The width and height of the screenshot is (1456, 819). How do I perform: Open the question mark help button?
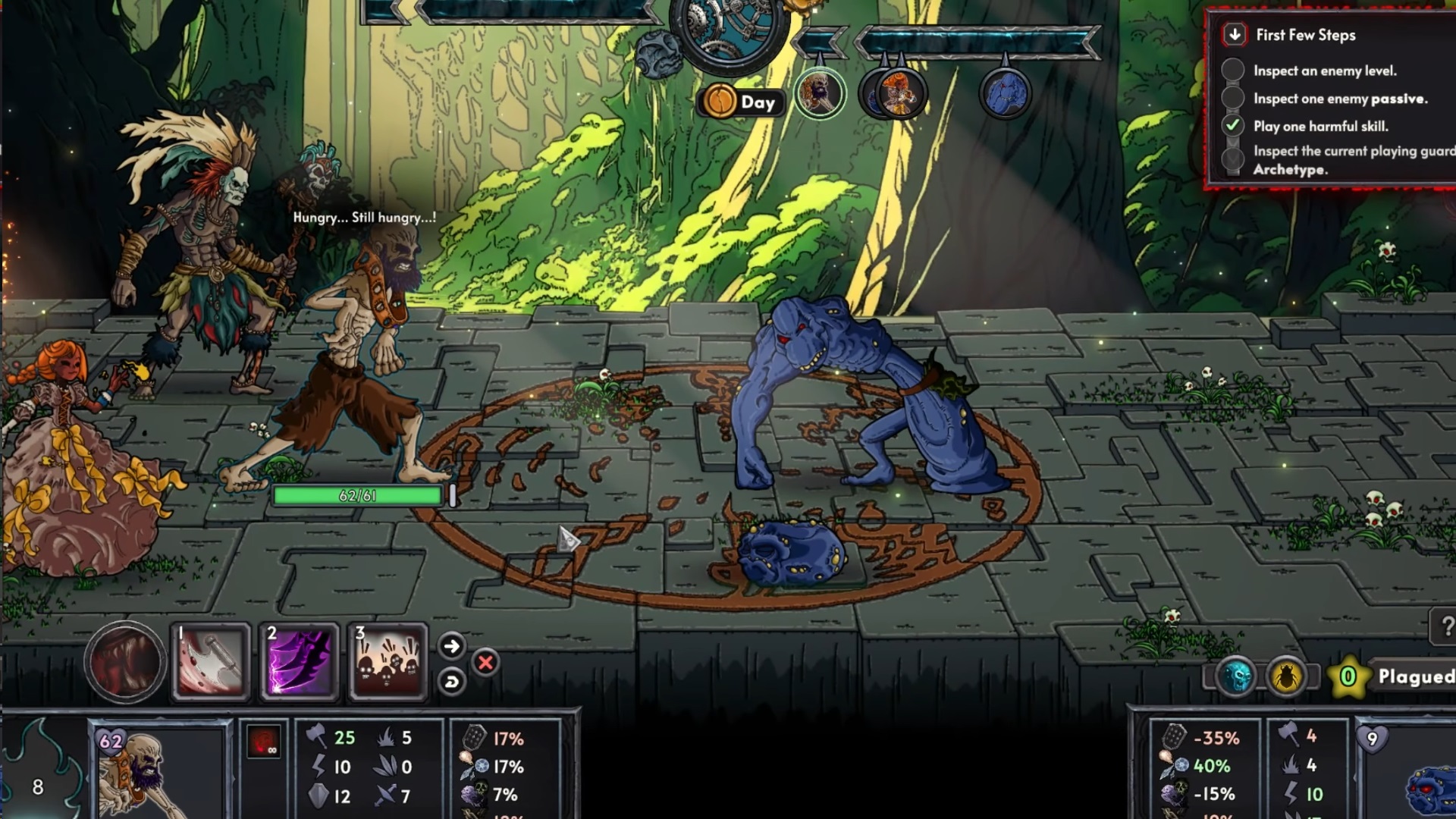[1444, 626]
